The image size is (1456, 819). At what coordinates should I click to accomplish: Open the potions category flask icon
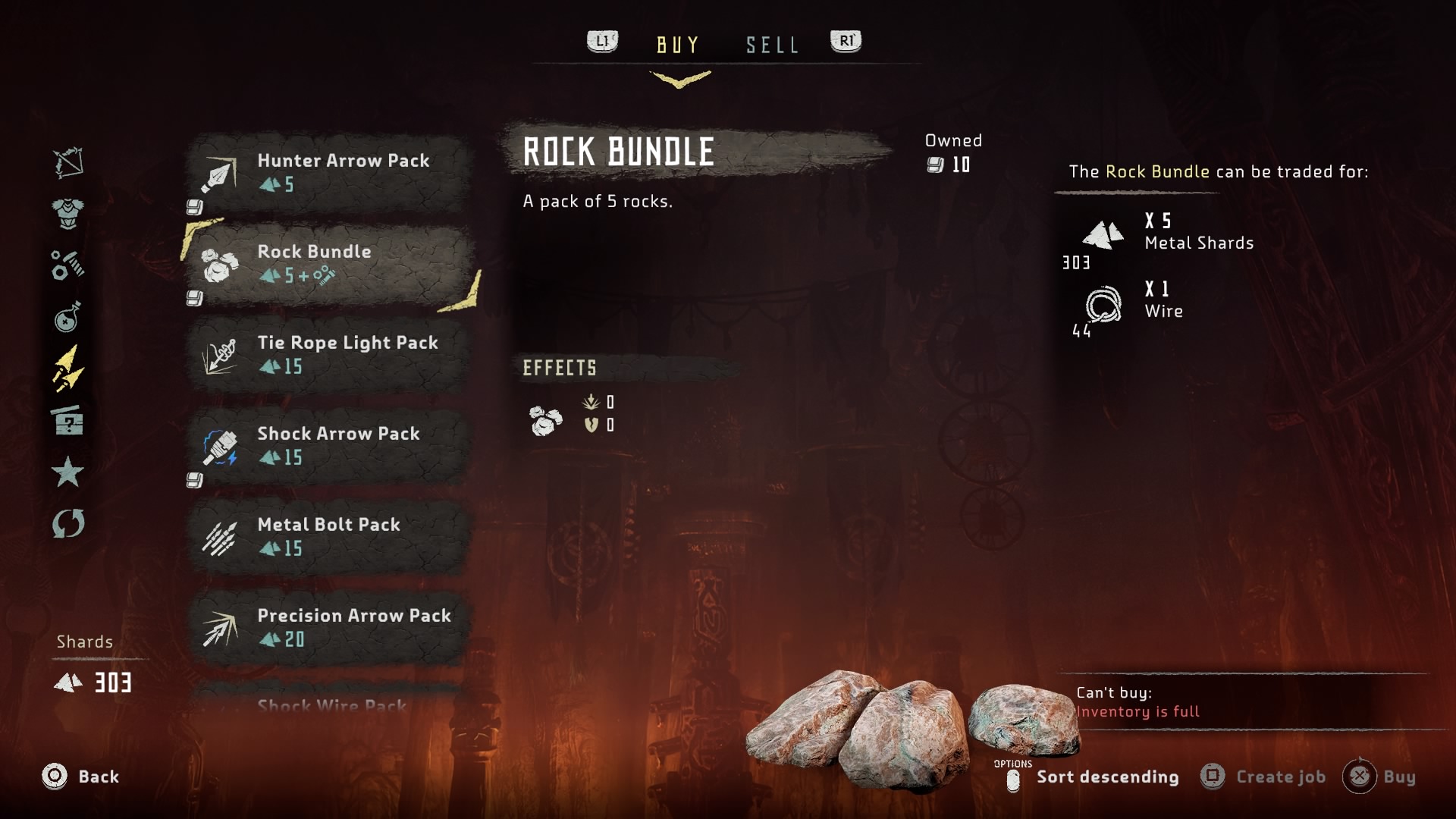[68, 317]
